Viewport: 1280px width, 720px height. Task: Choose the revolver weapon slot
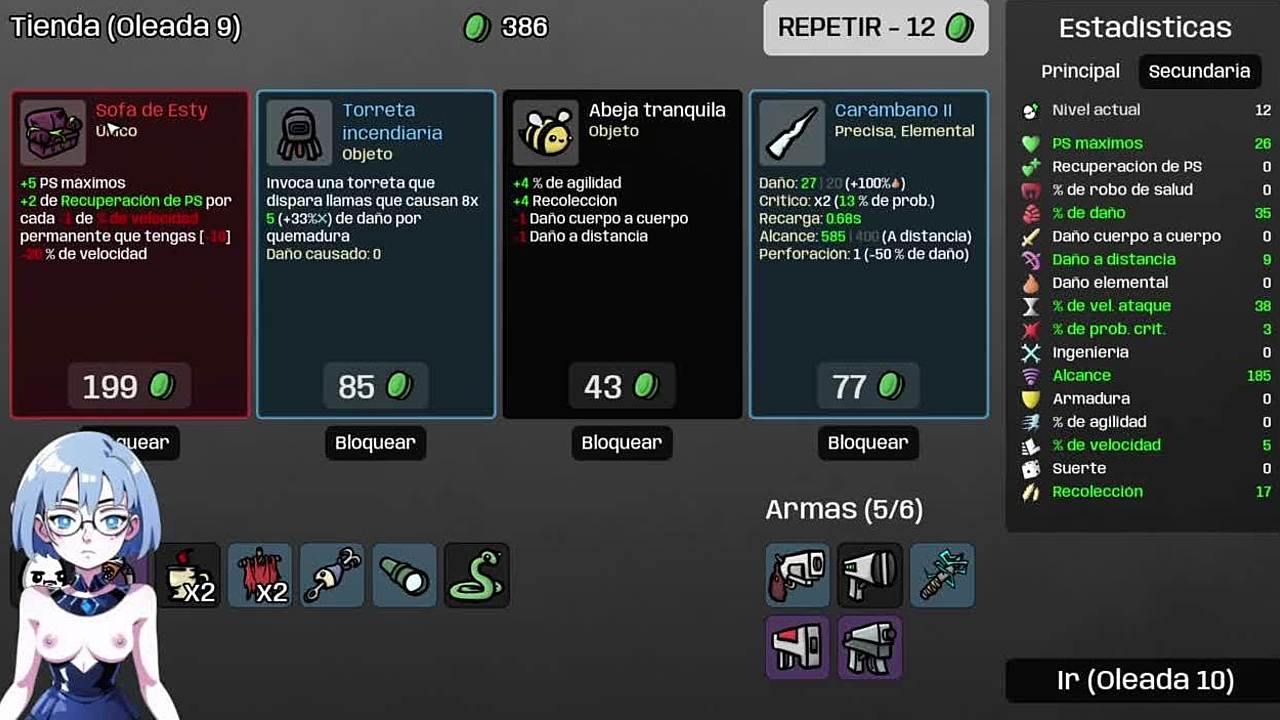point(797,575)
